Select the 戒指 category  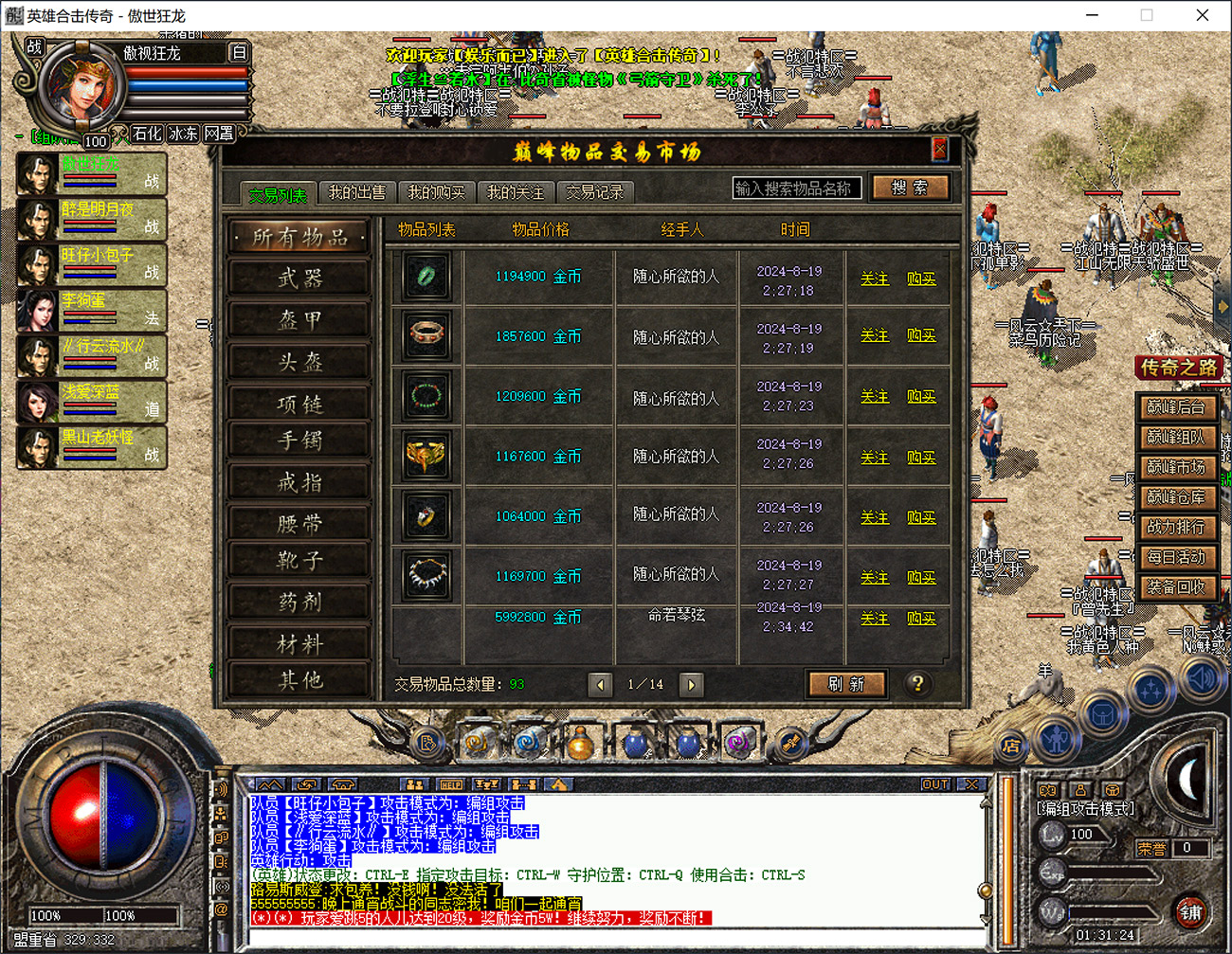coord(299,482)
